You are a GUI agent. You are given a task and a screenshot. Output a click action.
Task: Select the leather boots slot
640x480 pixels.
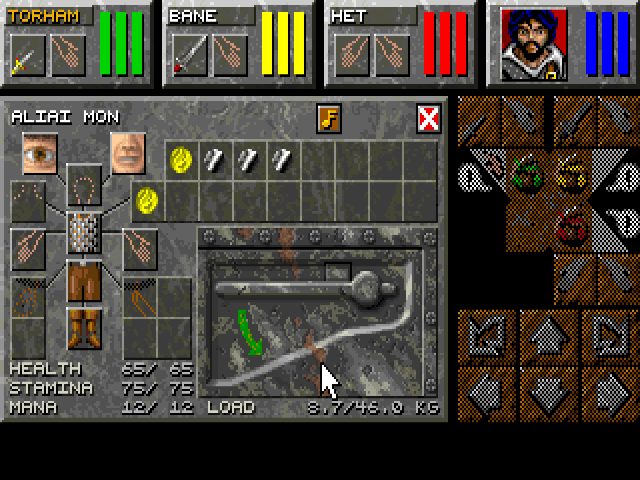84,327
